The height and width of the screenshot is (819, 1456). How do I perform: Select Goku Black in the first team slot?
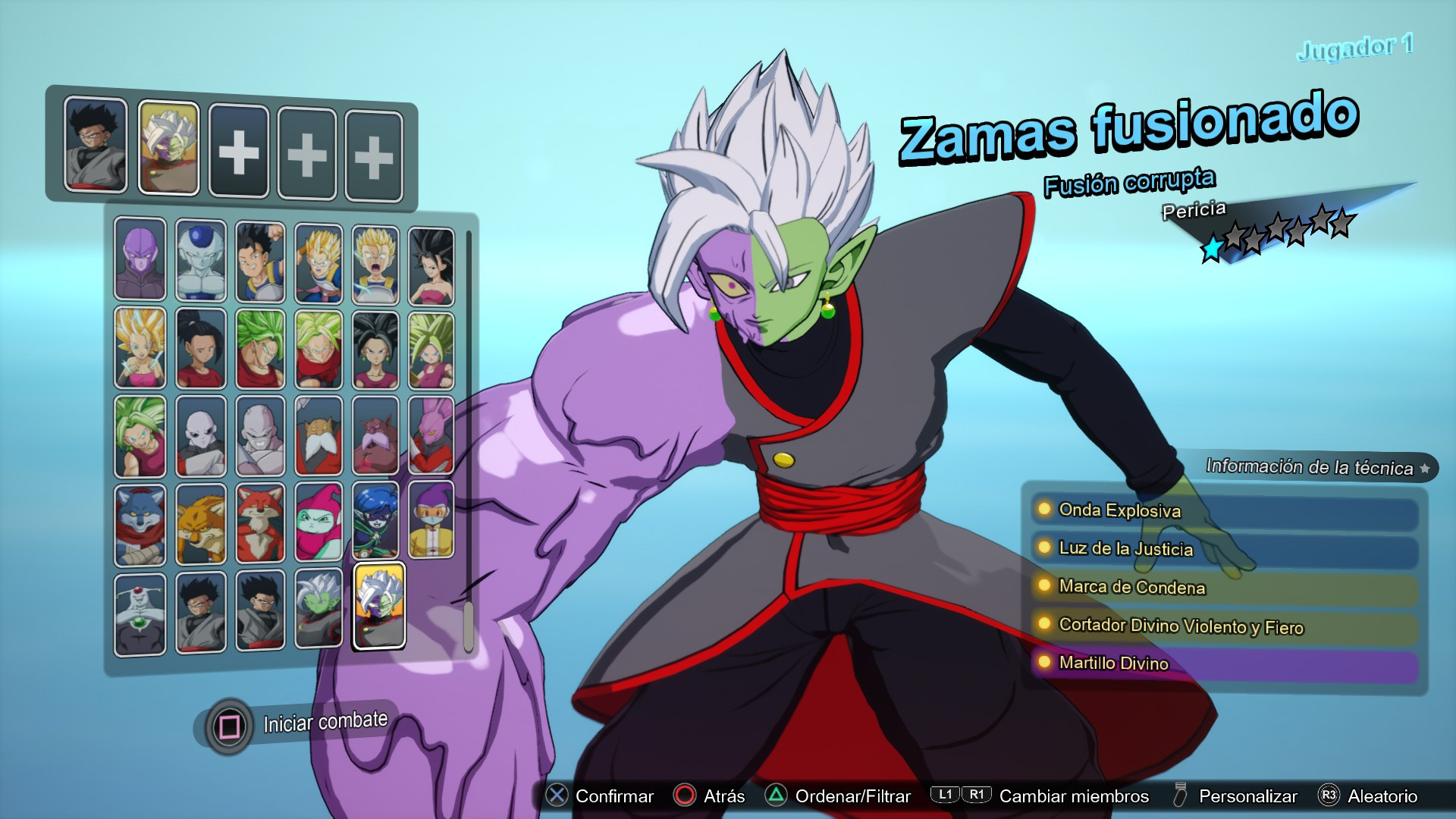tap(96, 146)
